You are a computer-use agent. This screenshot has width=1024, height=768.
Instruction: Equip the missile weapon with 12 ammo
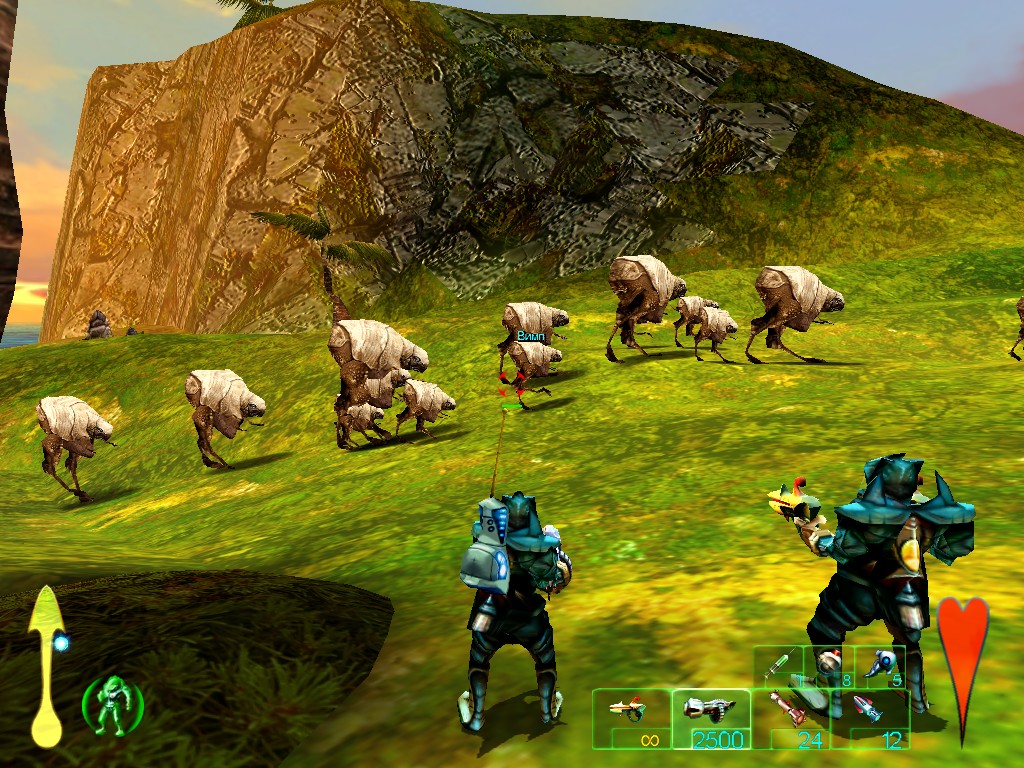tap(868, 712)
